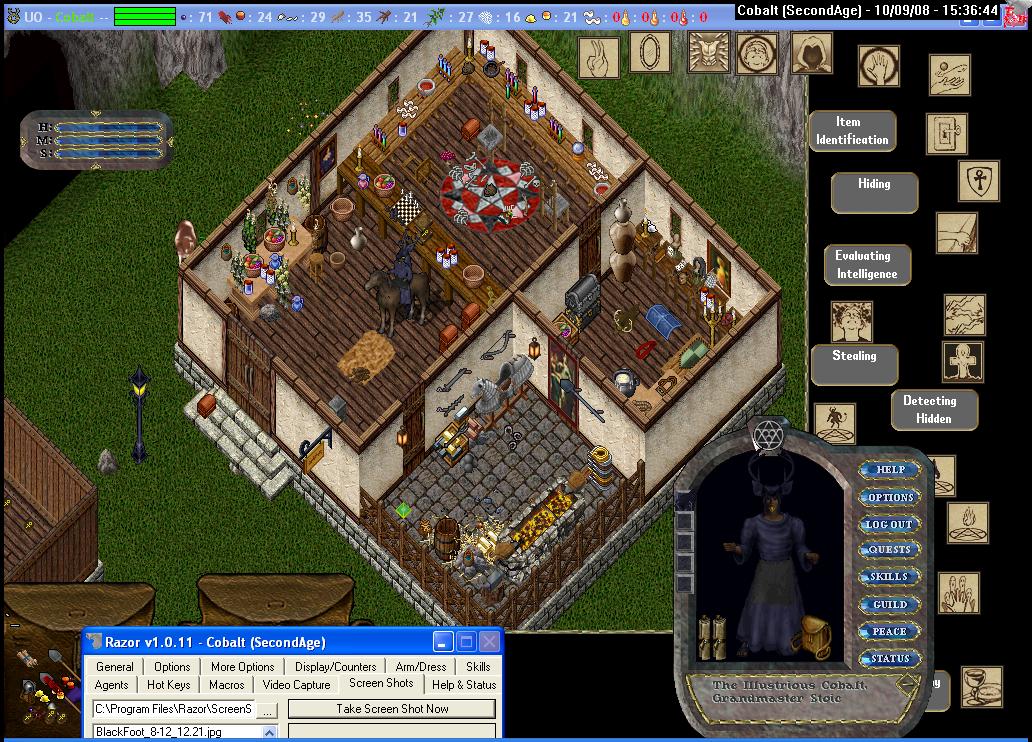
Task: Open the paperdoll OPTIONS menu
Action: (x=889, y=497)
